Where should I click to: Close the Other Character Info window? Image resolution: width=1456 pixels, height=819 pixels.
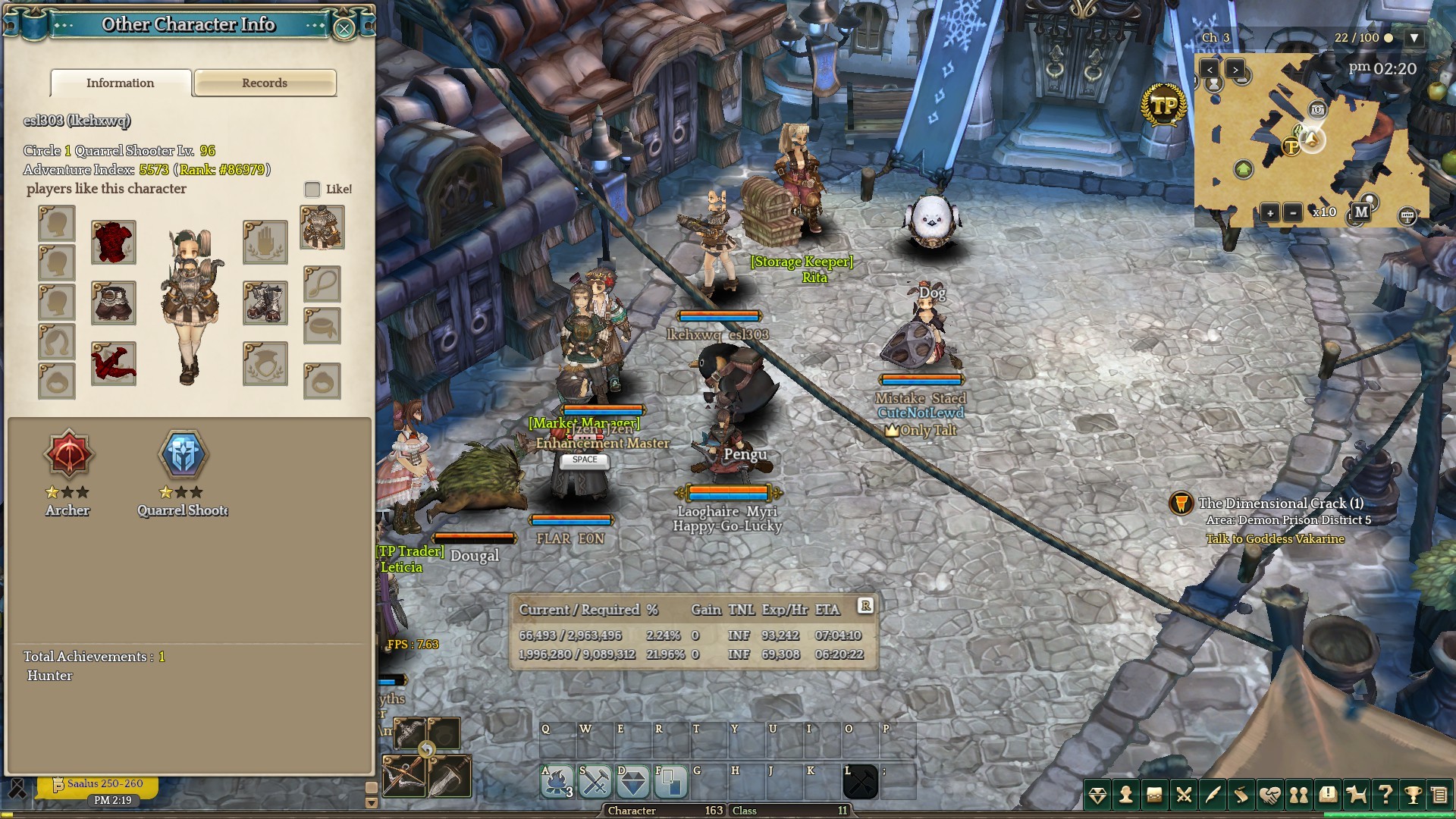344,29
